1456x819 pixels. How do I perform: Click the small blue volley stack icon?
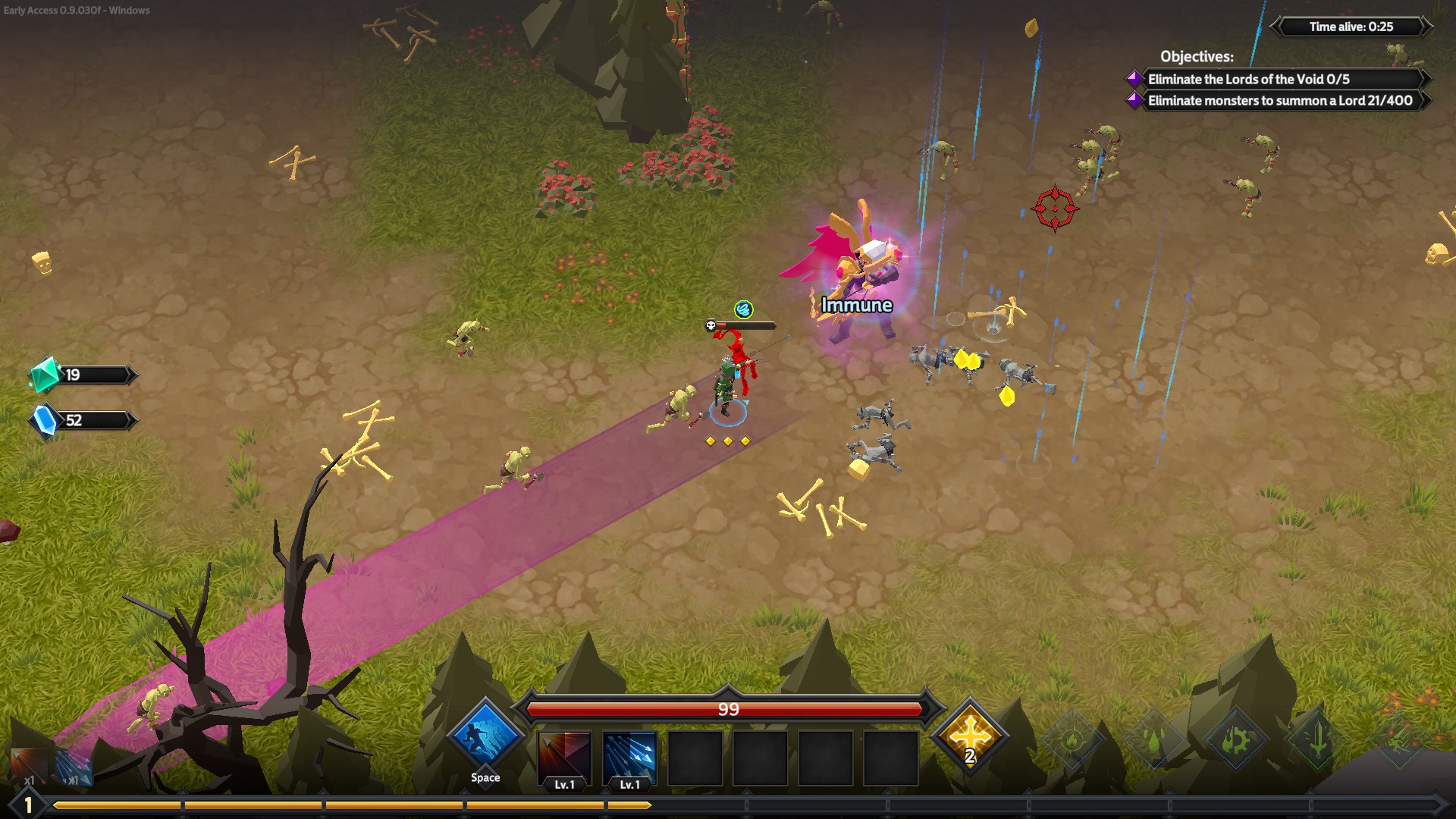coord(74,767)
